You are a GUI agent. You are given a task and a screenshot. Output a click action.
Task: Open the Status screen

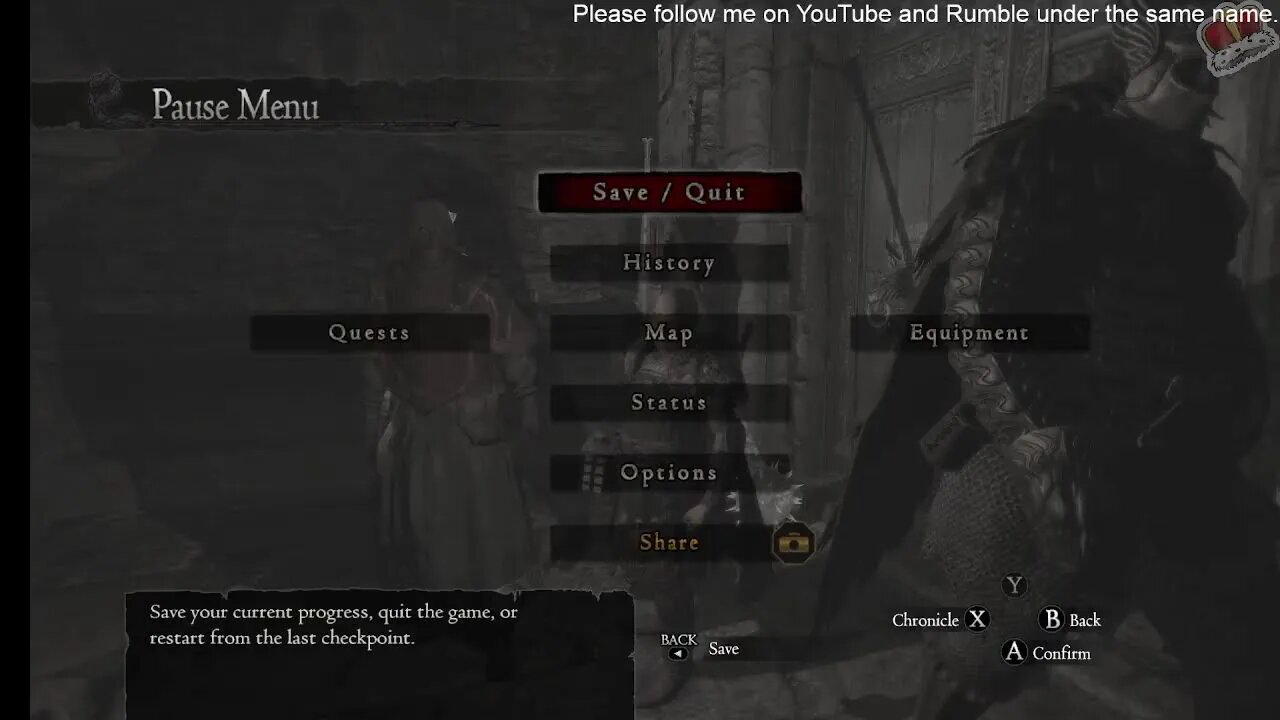670,402
